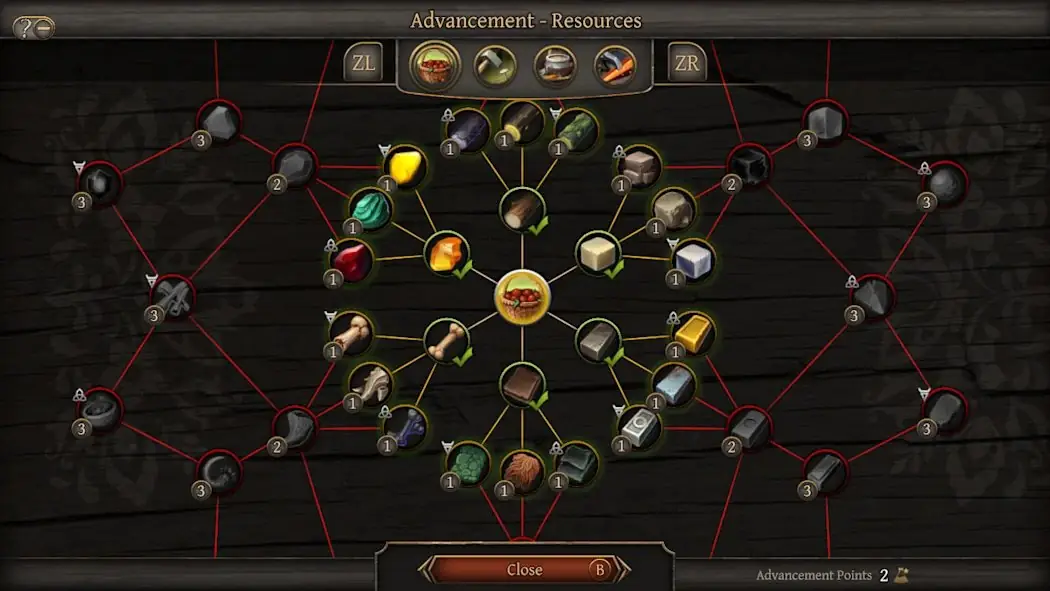The image size is (1050, 591).
Task: Choose the unlocked wood log node
Action: (x=521, y=210)
